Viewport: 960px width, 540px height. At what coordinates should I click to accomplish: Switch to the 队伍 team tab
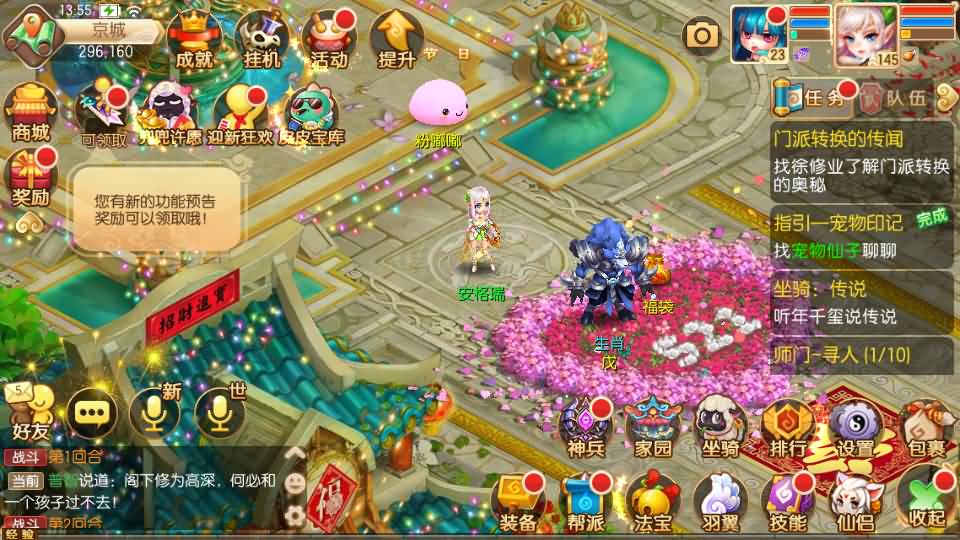895,97
